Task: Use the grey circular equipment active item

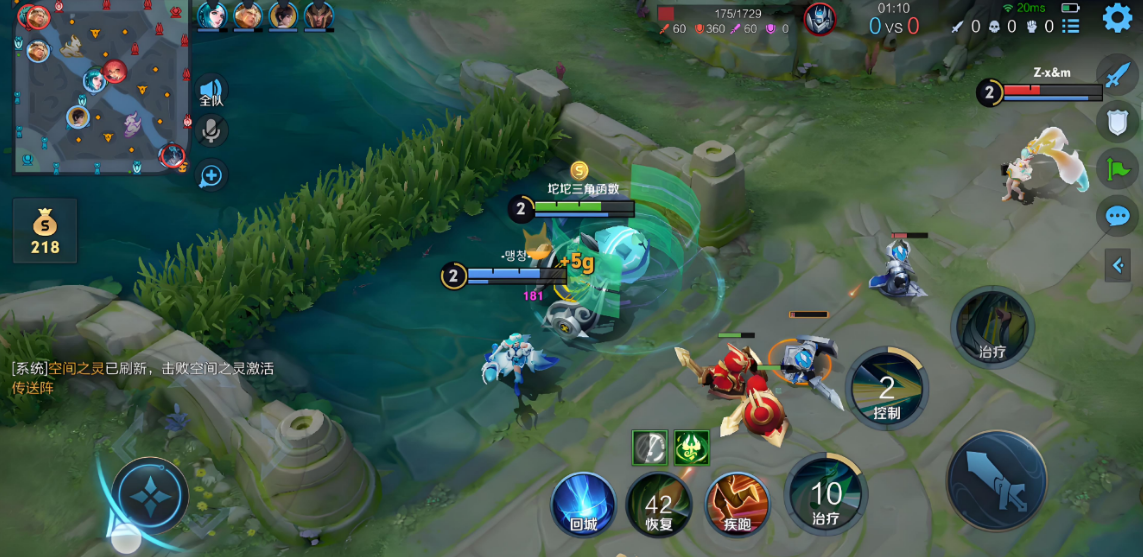Action: point(649,448)
